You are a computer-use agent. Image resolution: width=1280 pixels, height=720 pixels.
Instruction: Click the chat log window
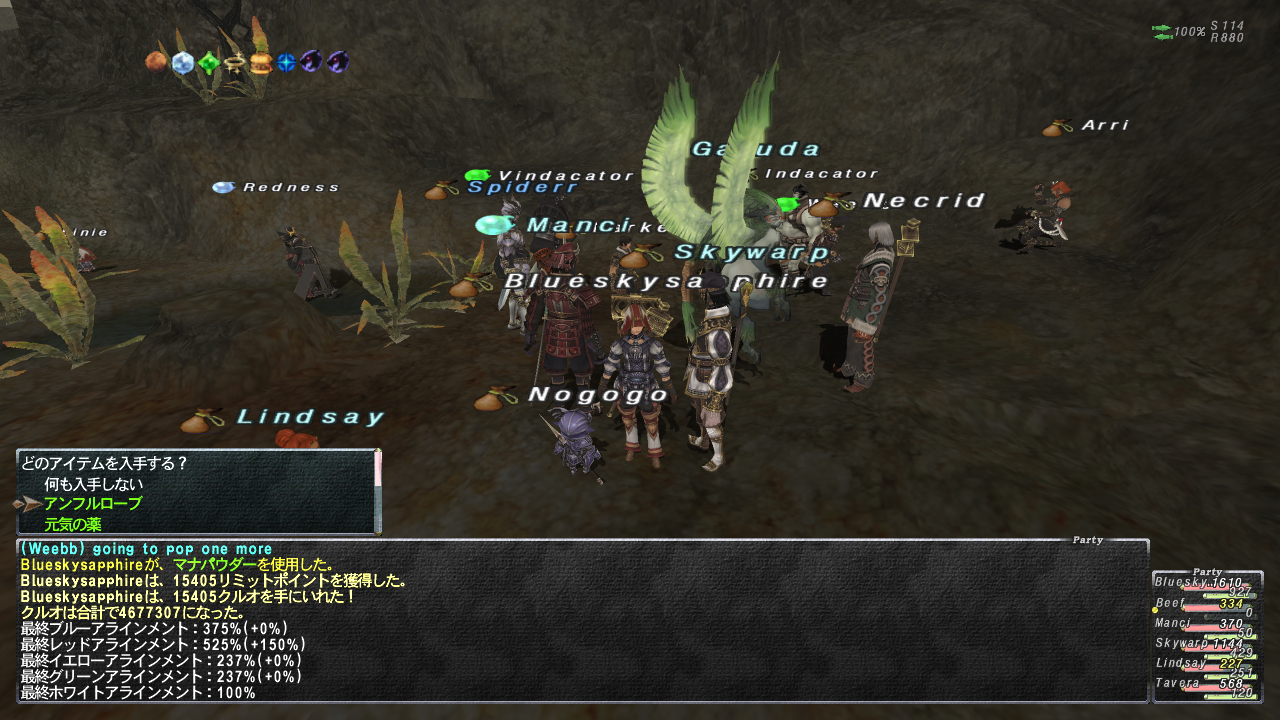pos(582,622)
